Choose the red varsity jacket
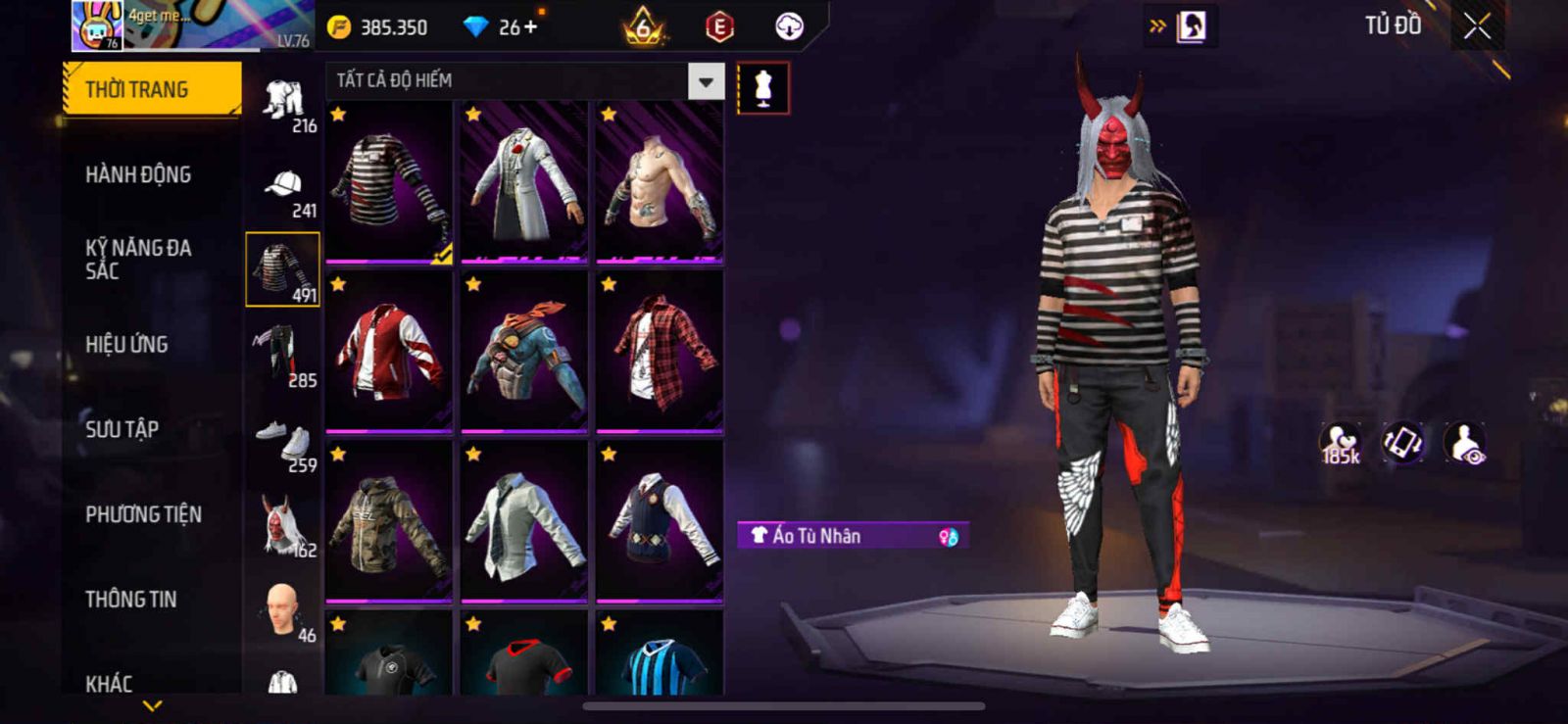This screenshot has height=724, width=1568. coord(389,351)
